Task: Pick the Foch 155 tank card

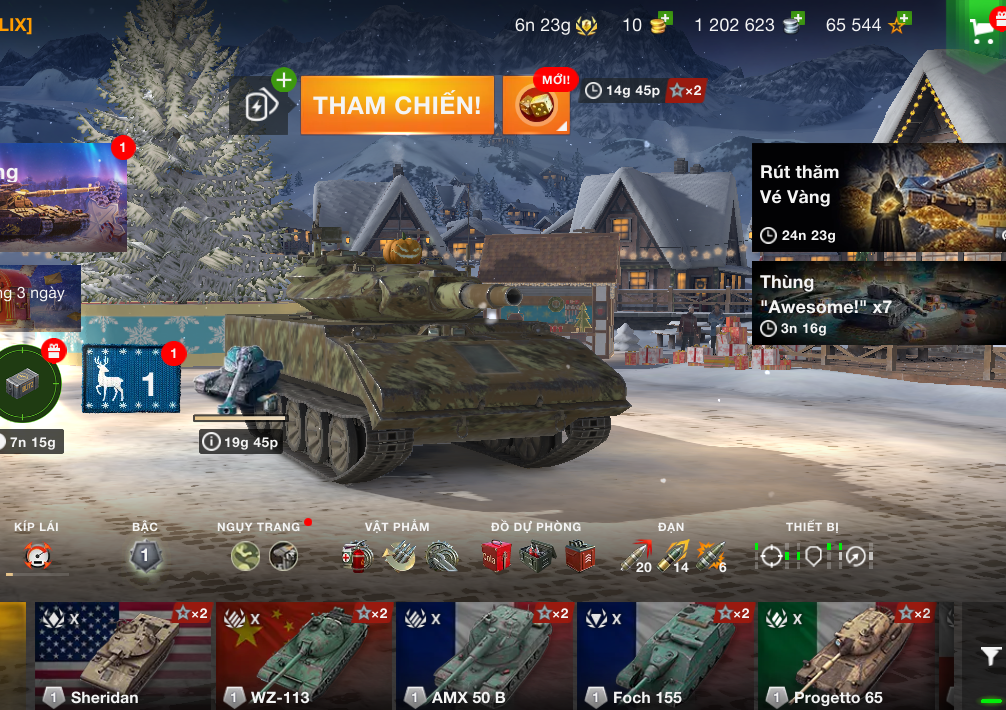Action: click(666, 655)
